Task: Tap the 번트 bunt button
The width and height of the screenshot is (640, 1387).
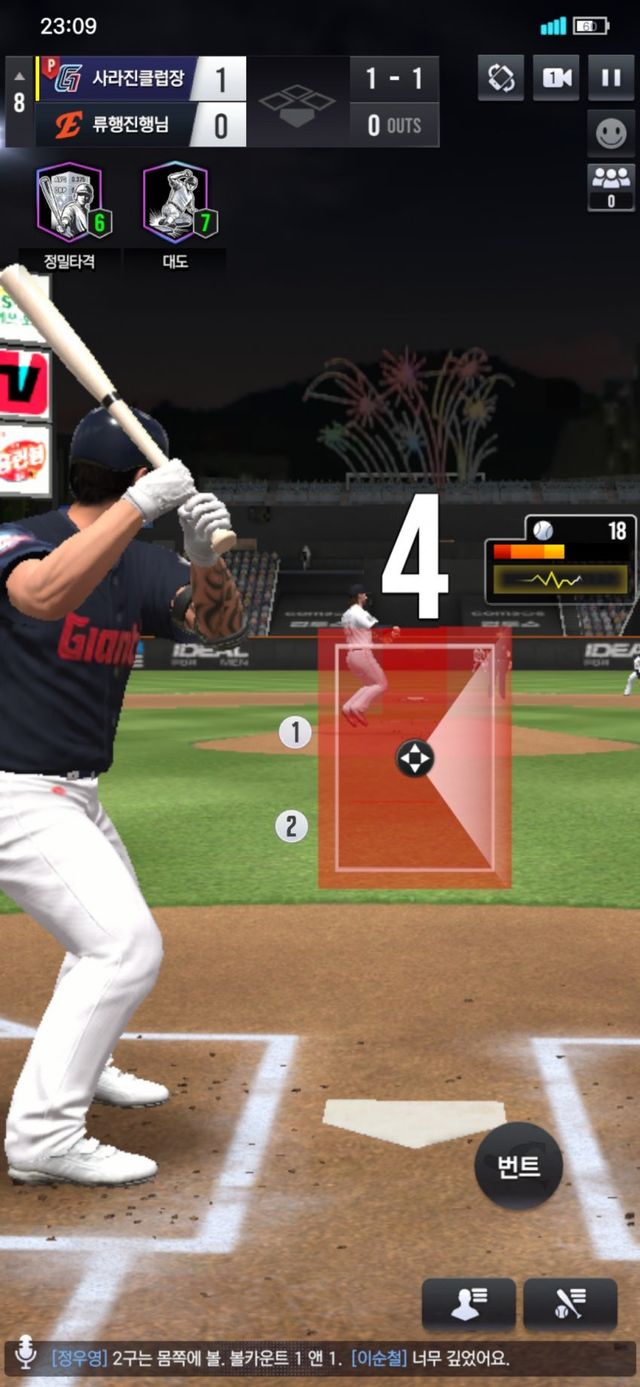Action: pos(518,1166)
